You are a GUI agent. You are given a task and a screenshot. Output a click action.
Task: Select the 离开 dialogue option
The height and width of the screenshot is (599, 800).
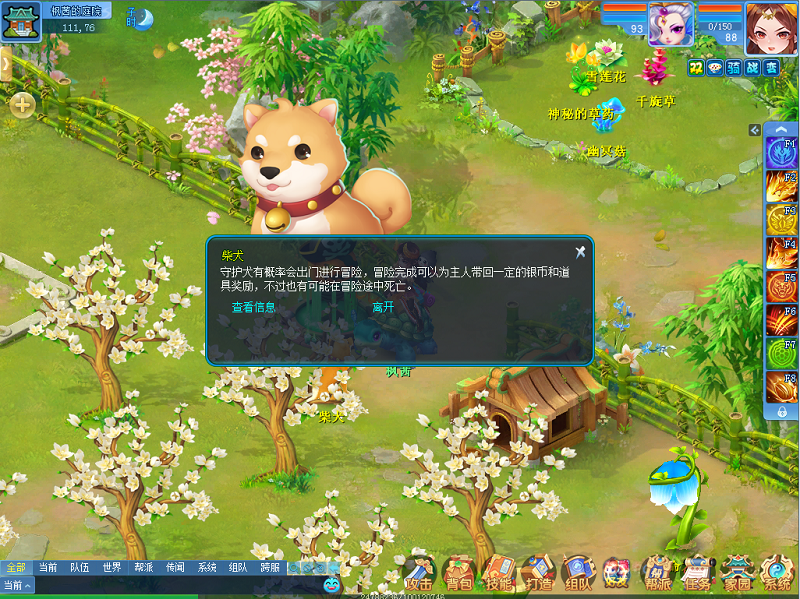pyautogui.click(x=383, y=307)
